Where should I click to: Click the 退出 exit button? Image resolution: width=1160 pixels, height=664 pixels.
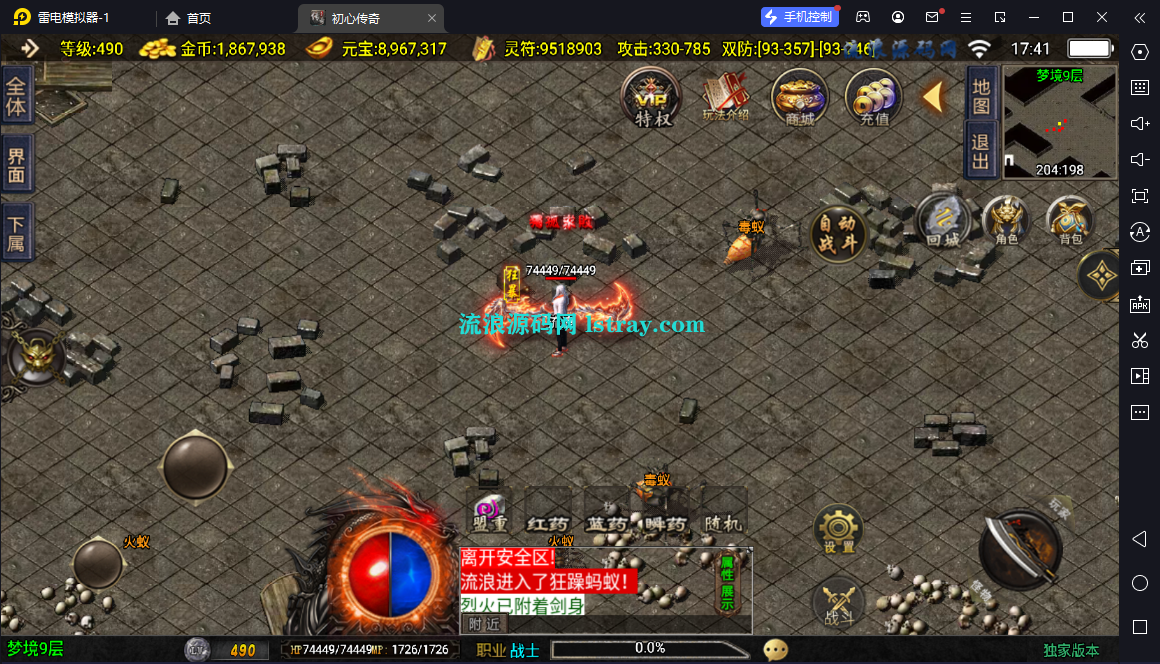(x=981, y=151)
